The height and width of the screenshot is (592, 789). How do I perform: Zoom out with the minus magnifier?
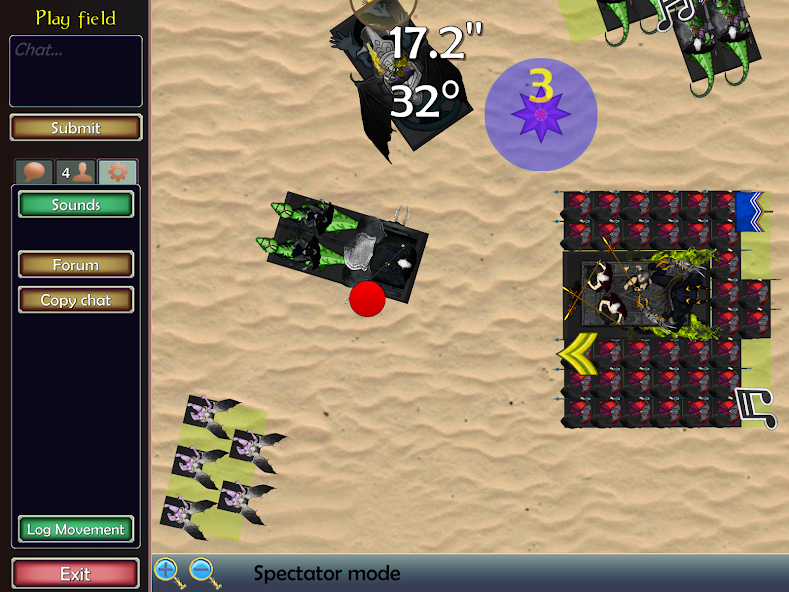click(202, 572)
